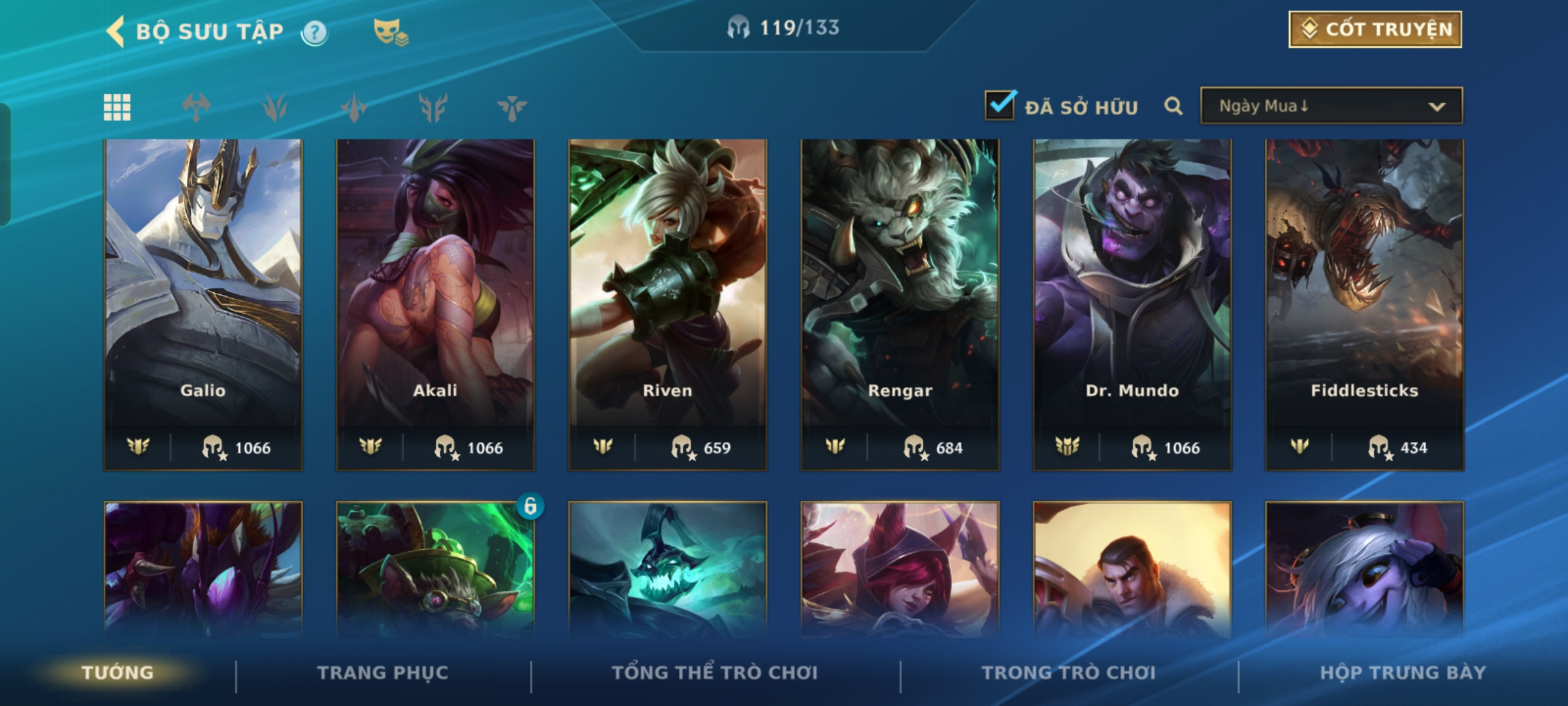This screenshot has height=706, width=1568.
Task: Open the Ngày Mua sort dropdown
Action: click(x=1331, y=106)
